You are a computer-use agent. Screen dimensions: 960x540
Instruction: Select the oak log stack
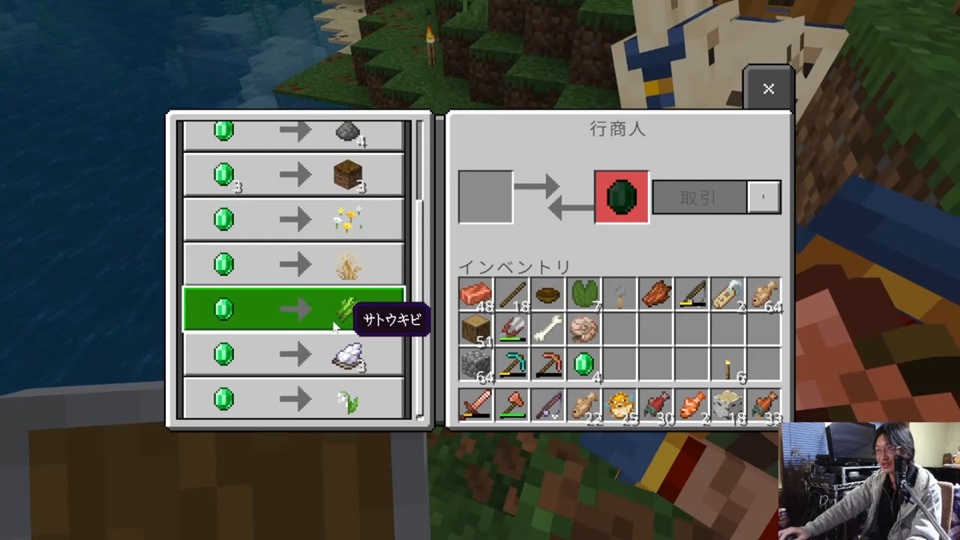[x=476, y=329]
